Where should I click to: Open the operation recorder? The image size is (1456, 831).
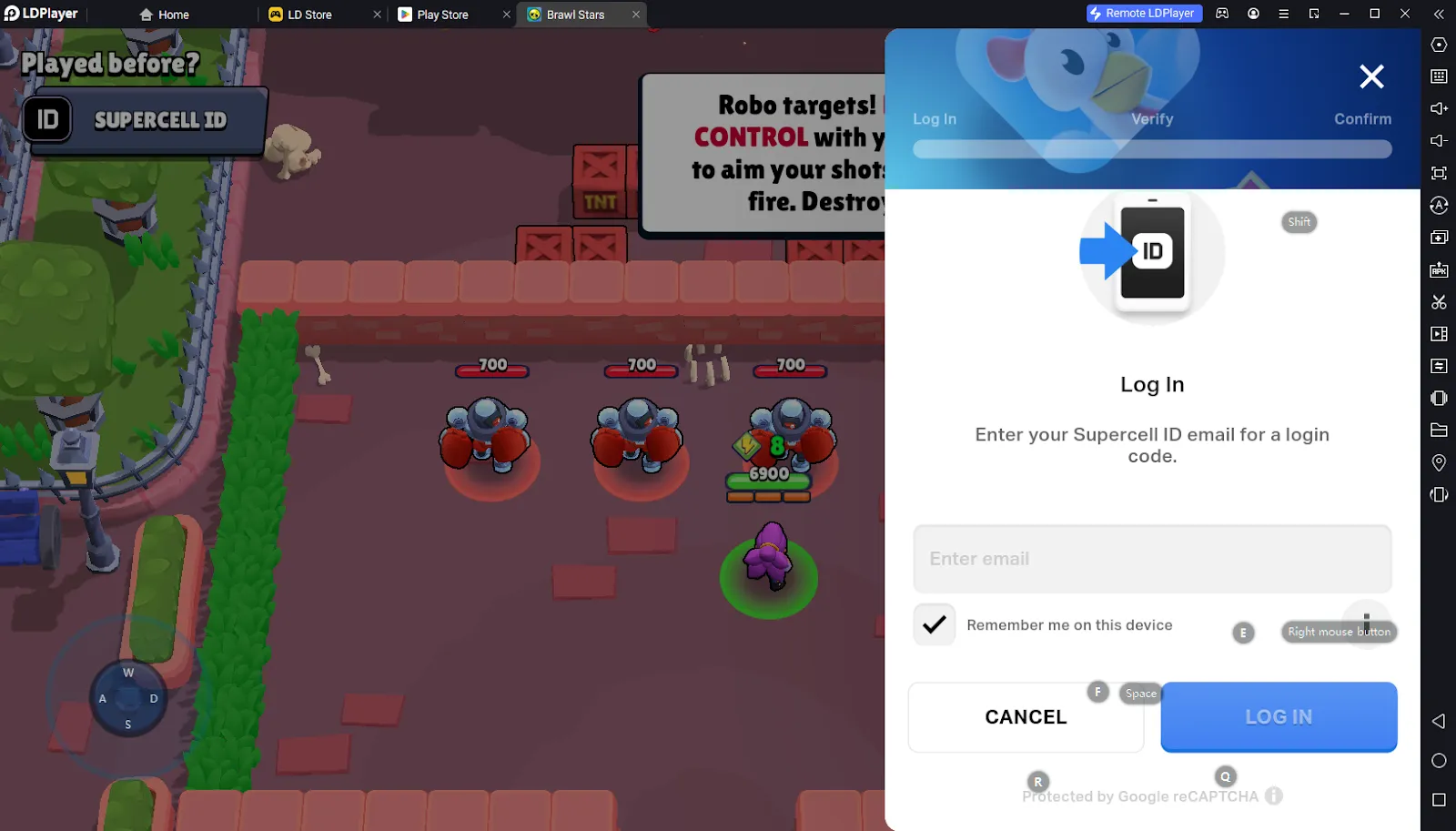tap(1439, 366)
